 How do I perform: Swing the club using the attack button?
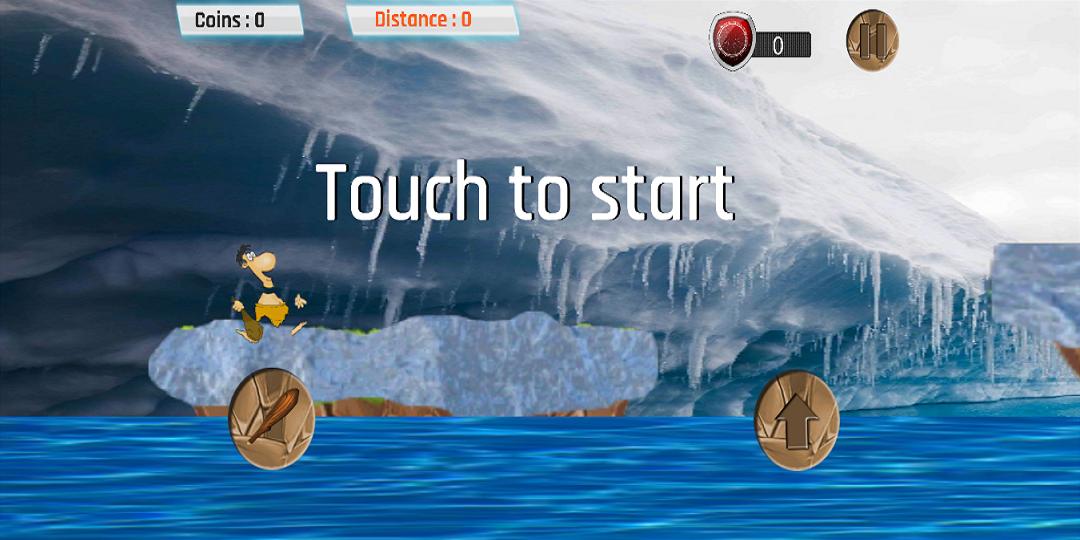271,418
